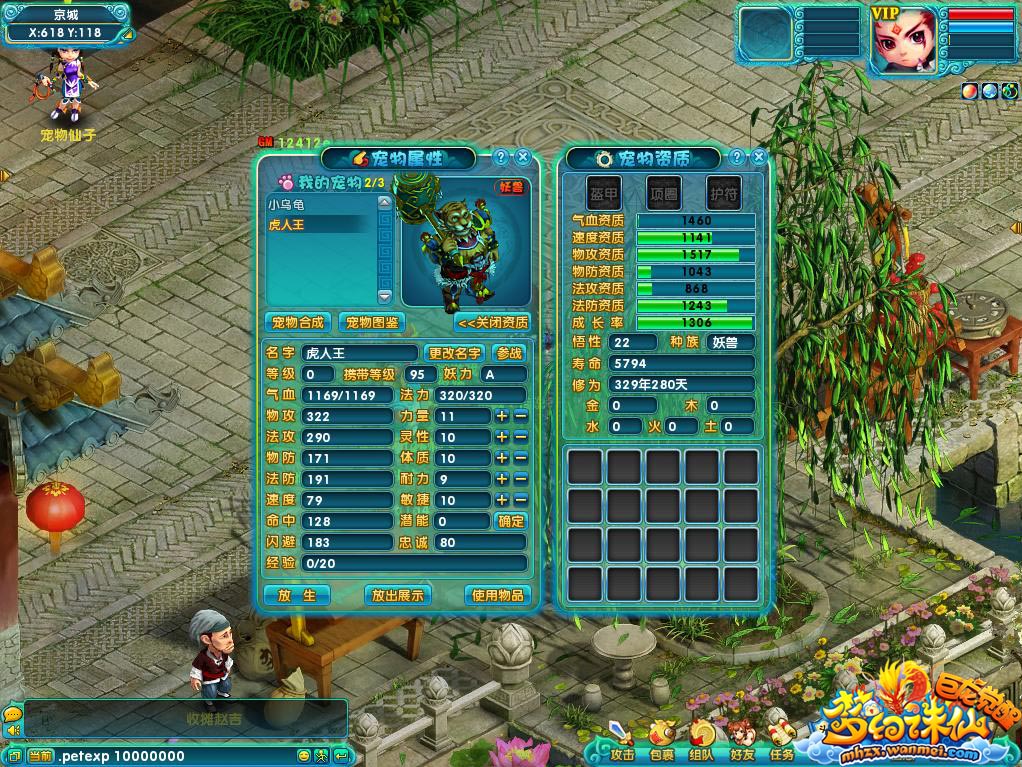Open 使用物品 to use an item
Viewport: 1022px width, 767px height.
[498, 595]
